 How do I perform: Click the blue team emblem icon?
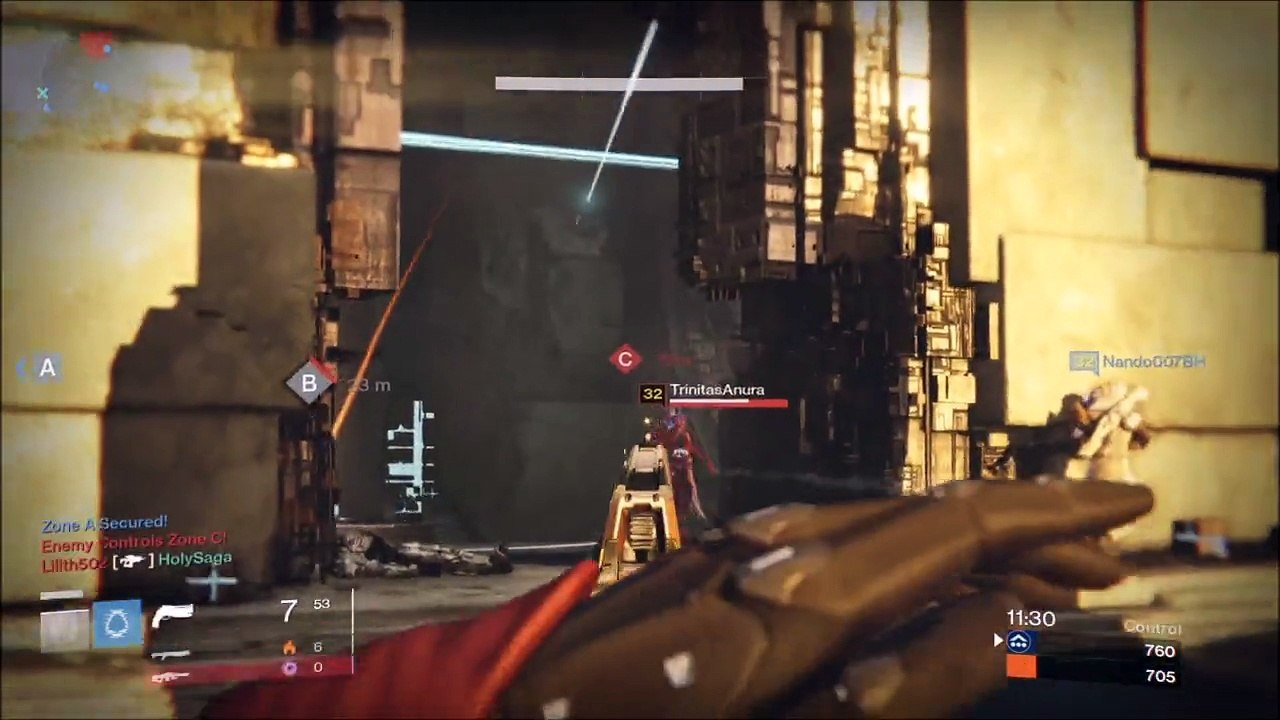[x=1020, y=641]
